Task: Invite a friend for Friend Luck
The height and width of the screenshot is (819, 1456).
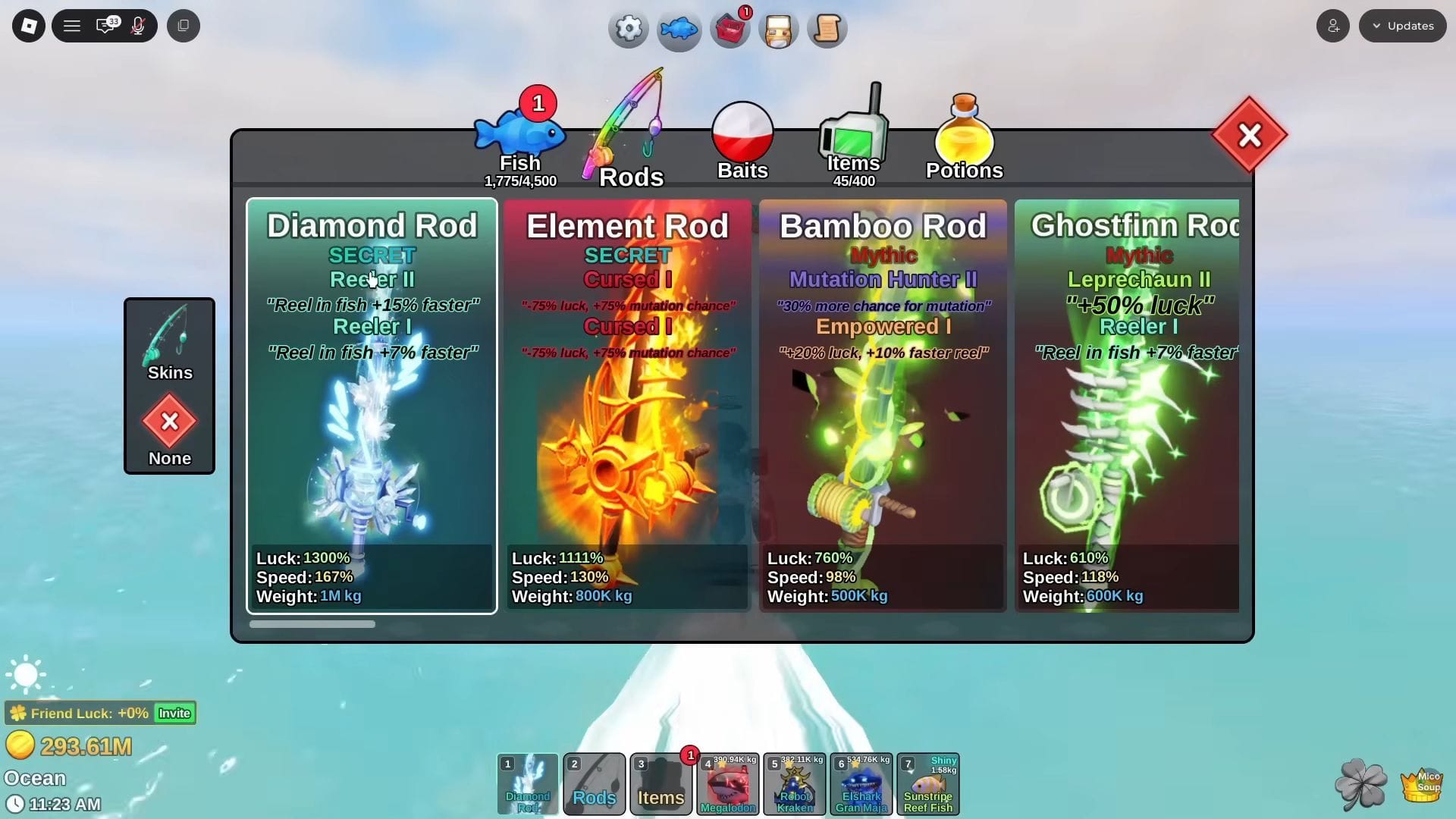Action: (174, 714)
